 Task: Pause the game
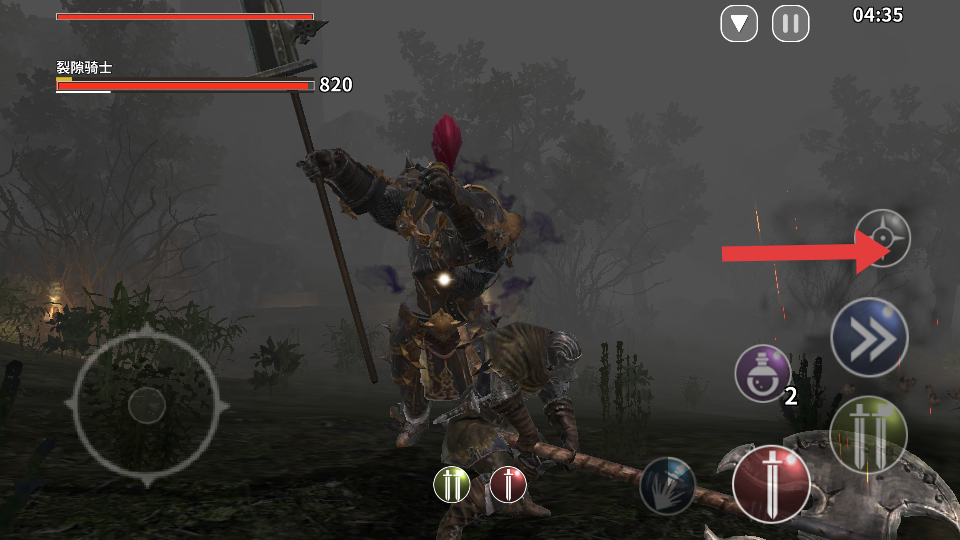(x=790, y=23)
